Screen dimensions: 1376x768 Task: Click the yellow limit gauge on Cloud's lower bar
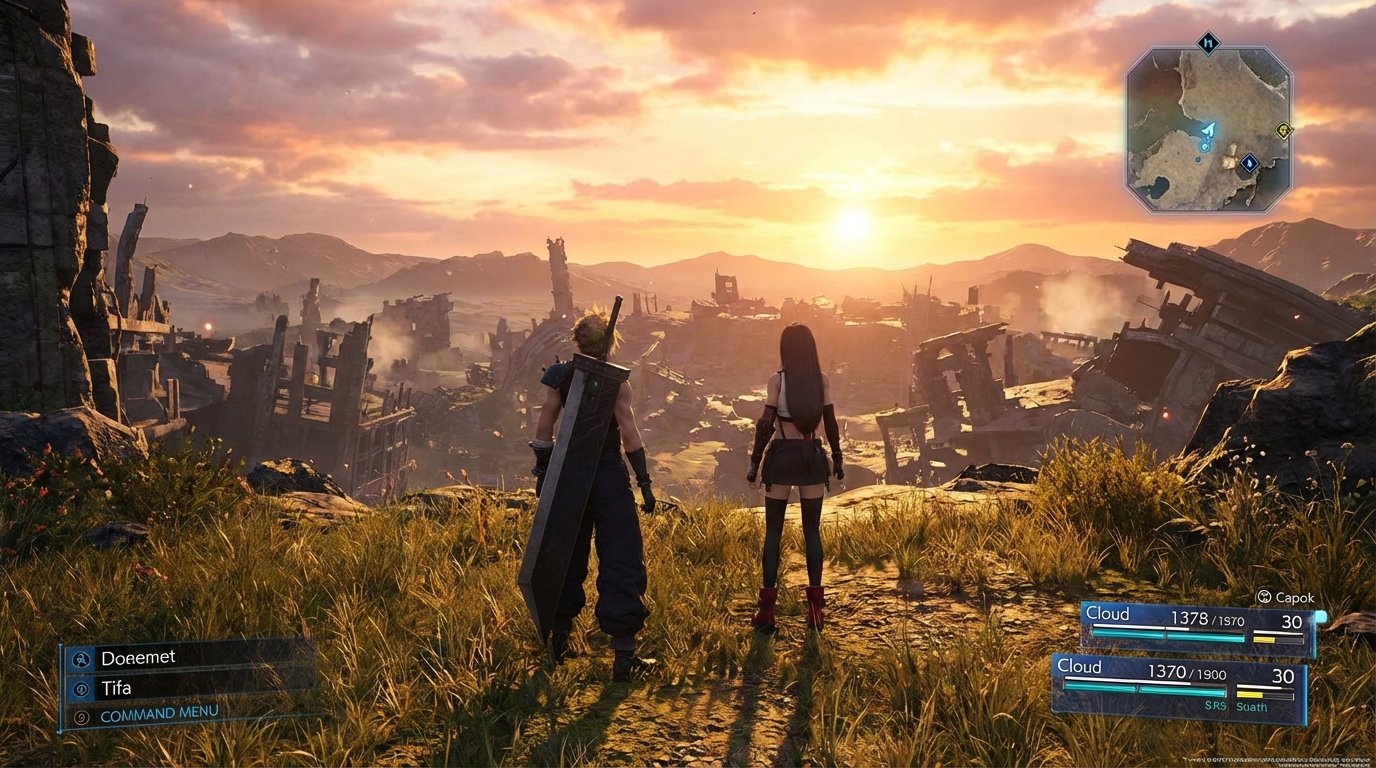point(1250,694)
